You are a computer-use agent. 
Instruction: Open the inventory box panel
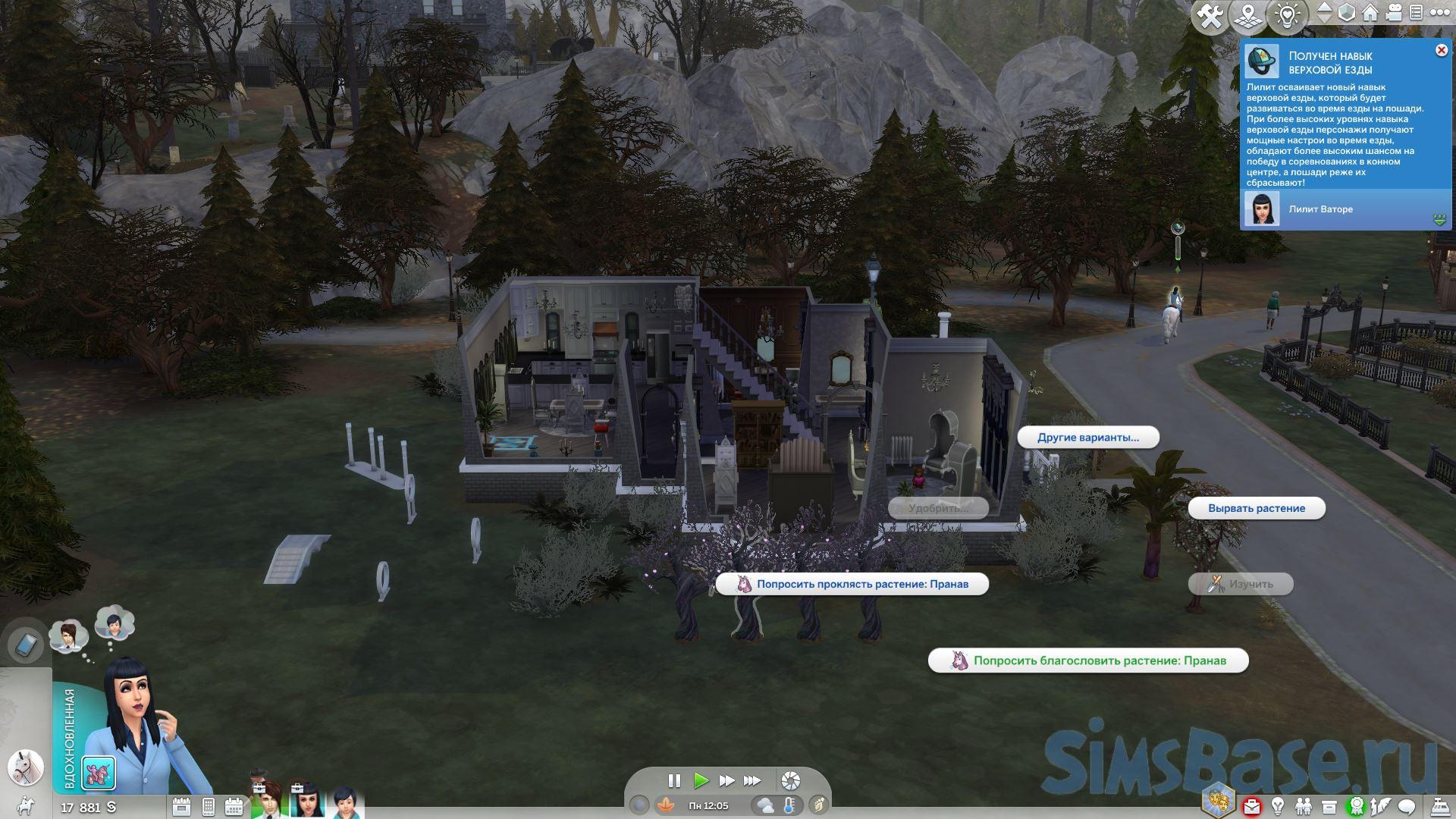[1329, 806]
